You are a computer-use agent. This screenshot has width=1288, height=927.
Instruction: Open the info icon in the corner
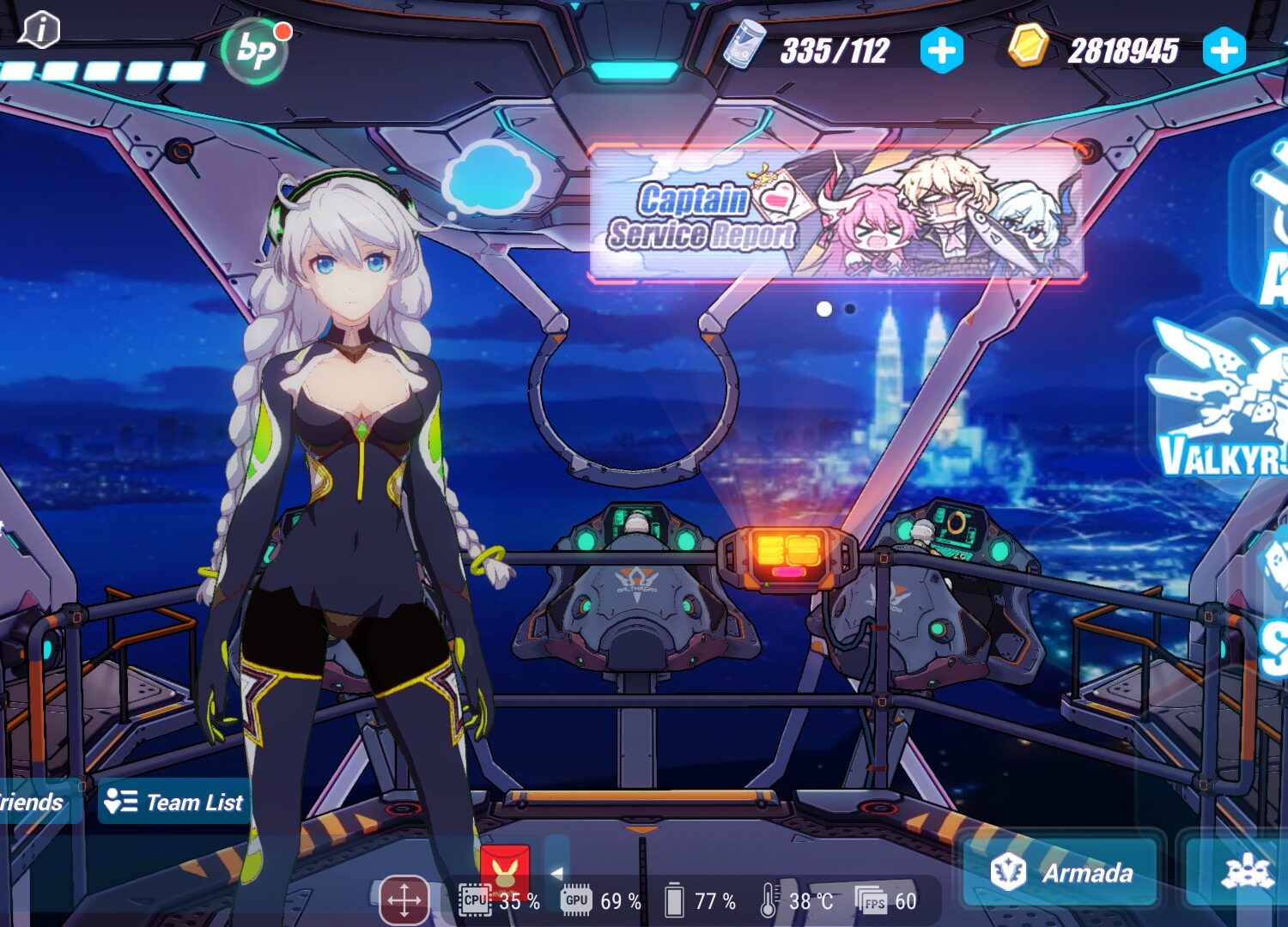39,30
